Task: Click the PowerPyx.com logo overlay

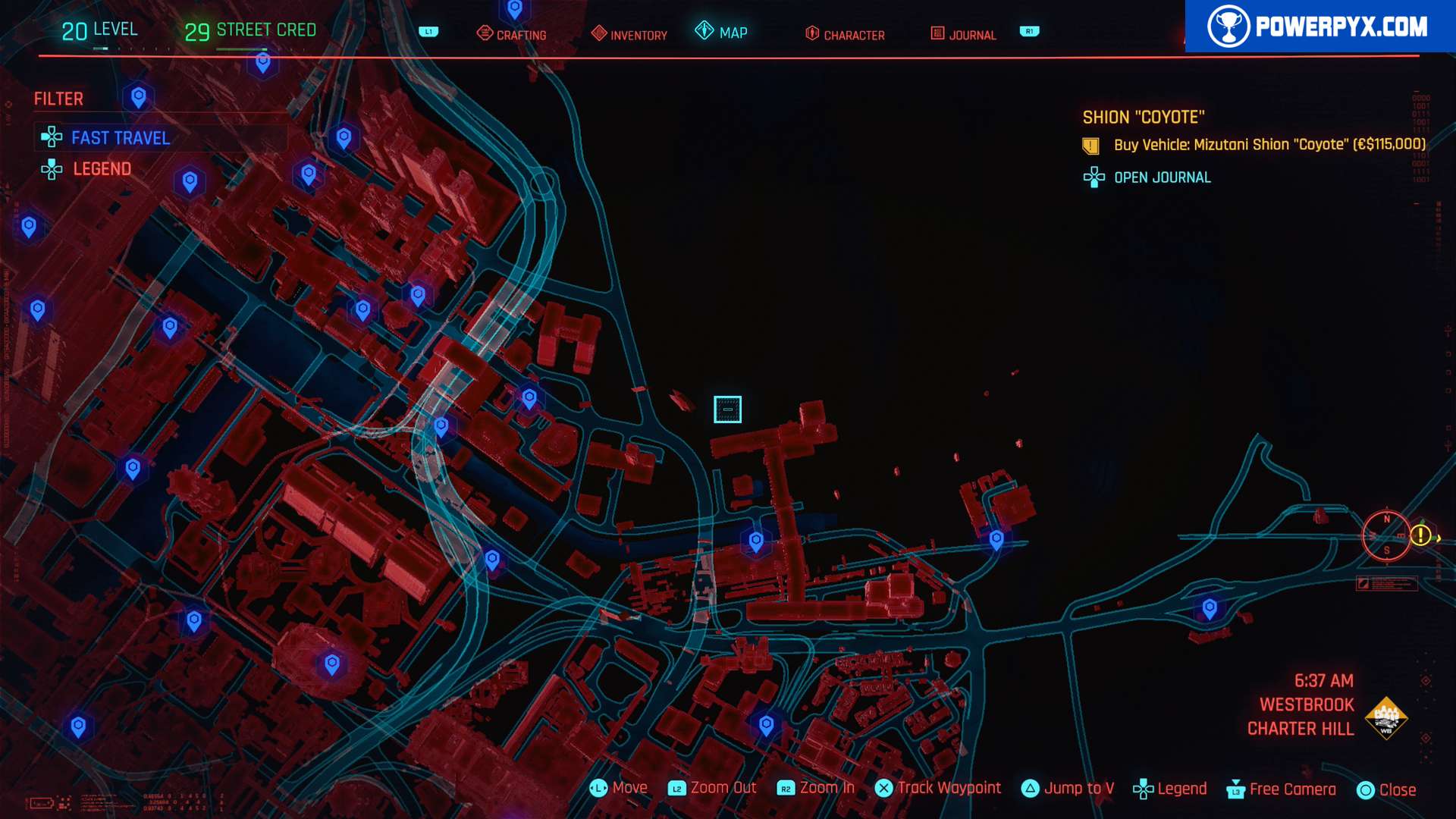Action: 1319,27
